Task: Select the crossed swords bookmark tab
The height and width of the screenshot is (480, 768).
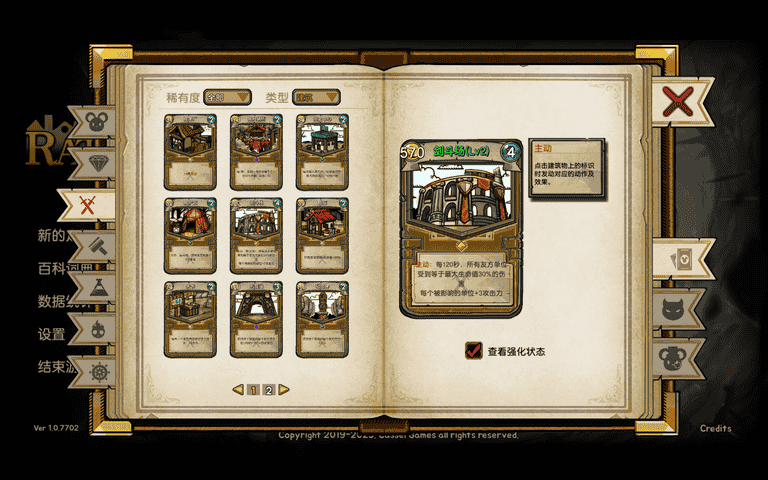Action: coord(88,204)
